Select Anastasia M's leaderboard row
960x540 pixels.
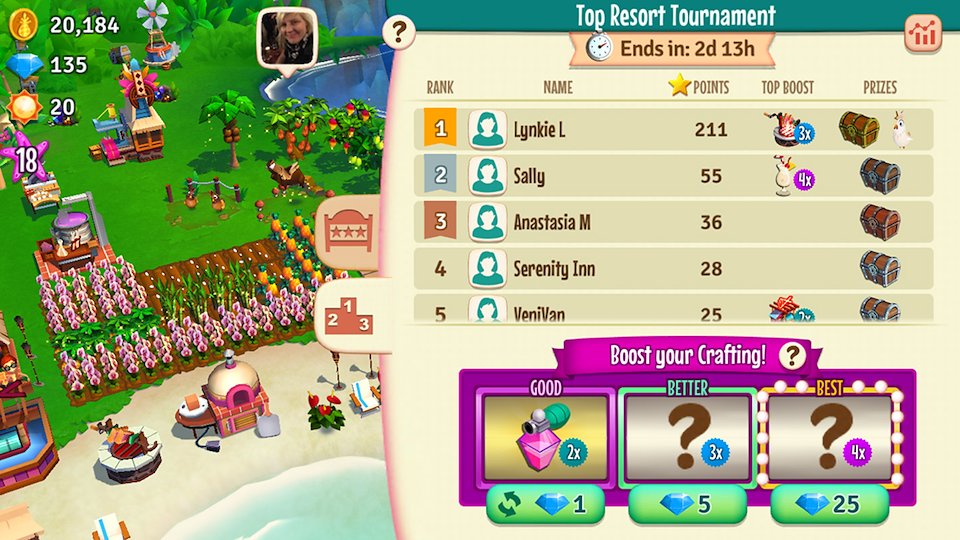[x=673, y=222]
